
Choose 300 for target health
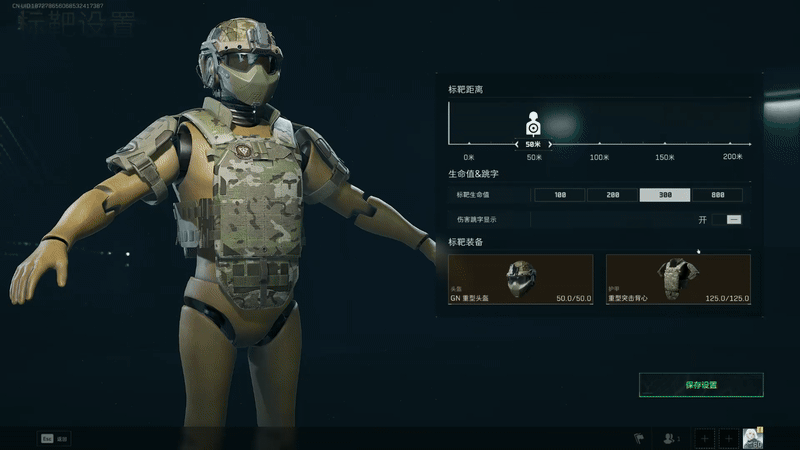coord(665,195)
